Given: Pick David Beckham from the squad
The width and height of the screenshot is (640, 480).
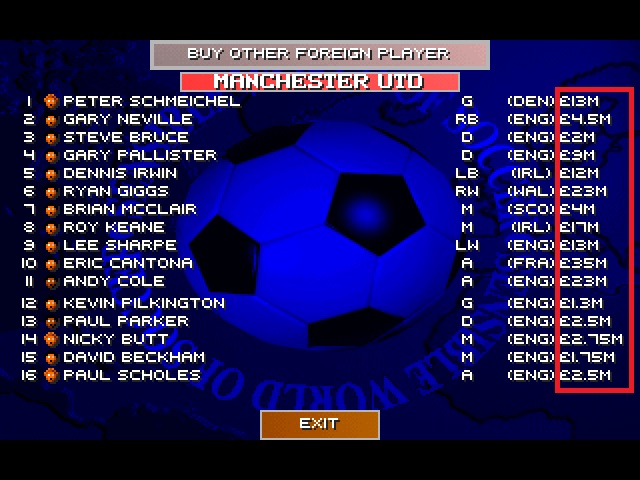Looking at the screenshot, I should [133, 357].
